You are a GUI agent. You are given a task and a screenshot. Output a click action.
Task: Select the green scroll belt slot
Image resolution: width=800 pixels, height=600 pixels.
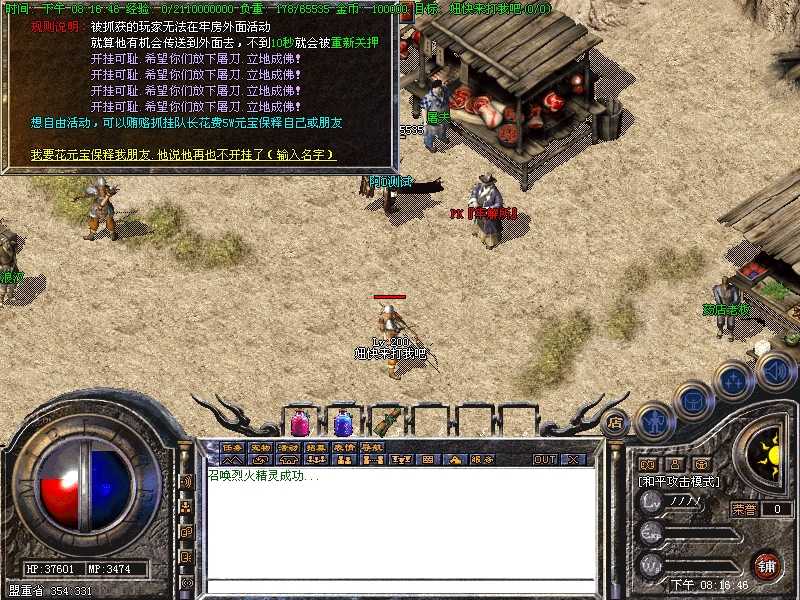point(387,421)
